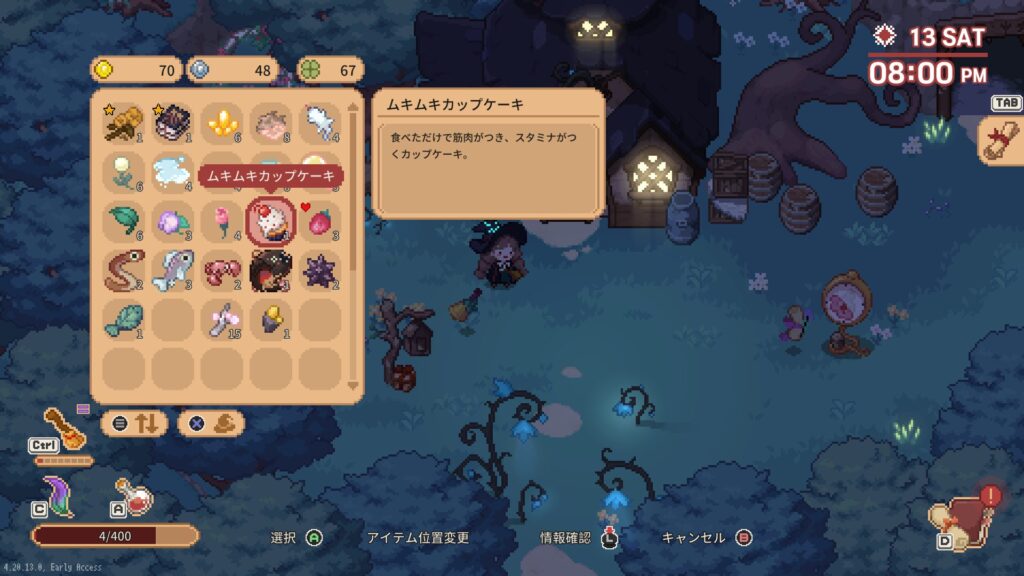Select the pink tulip flower slot

(222, 221)
